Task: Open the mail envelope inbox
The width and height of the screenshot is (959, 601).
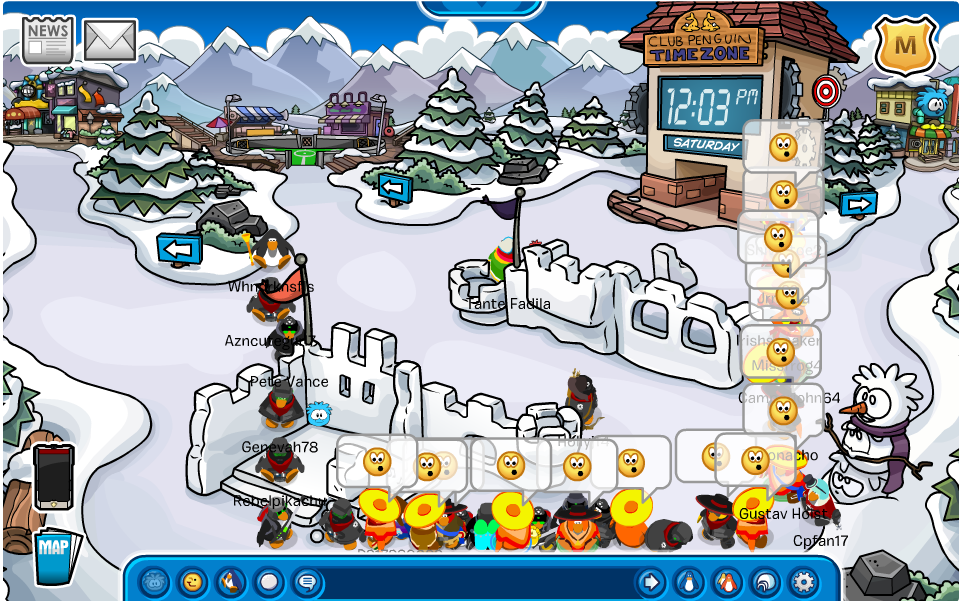Action: pyautogui.click(x=110, y=40)
